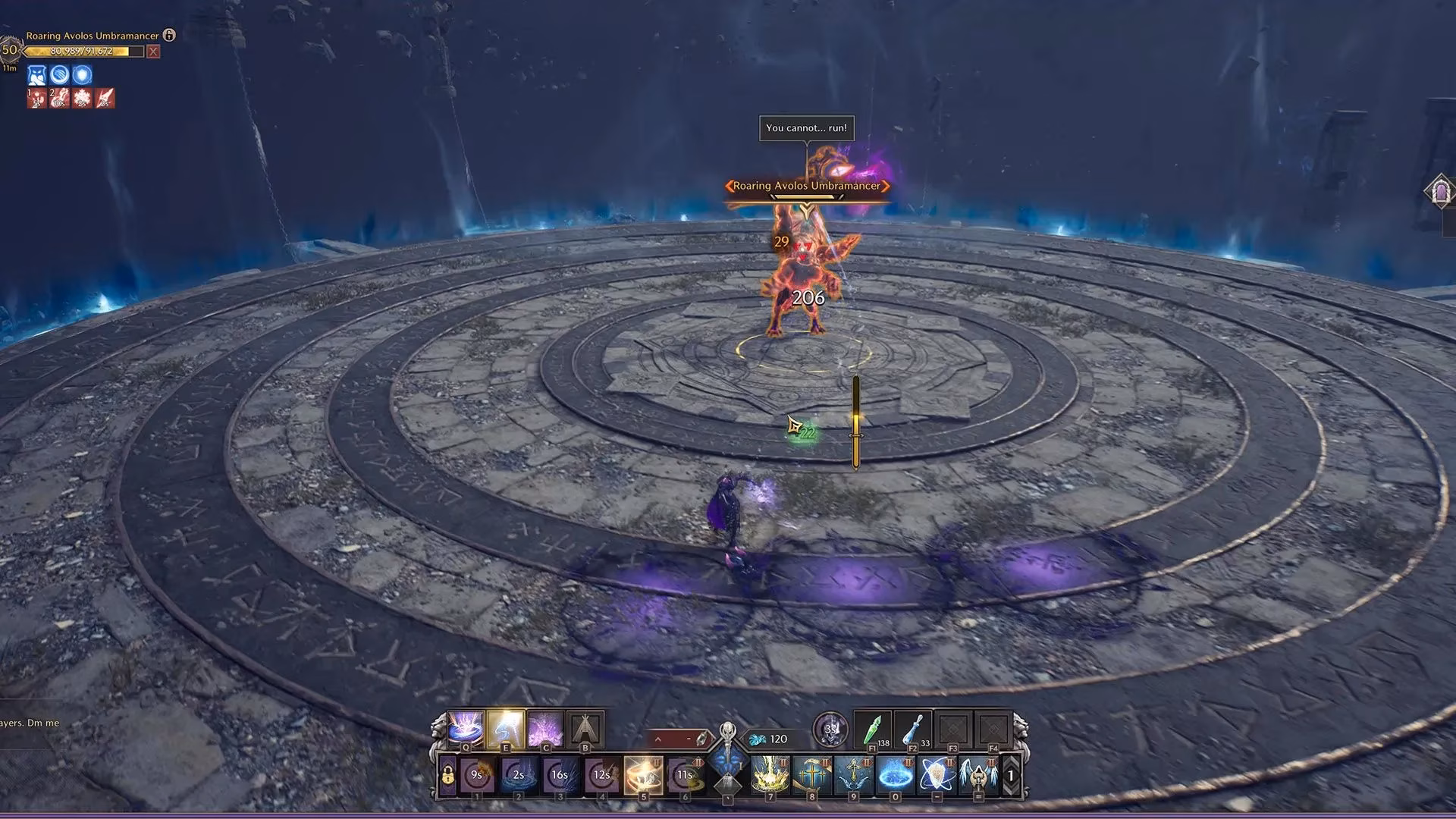This screenshot has width=1456, height=819.
Task: Select the Q ability icon on the hotbar
Action: click(465, 727)
